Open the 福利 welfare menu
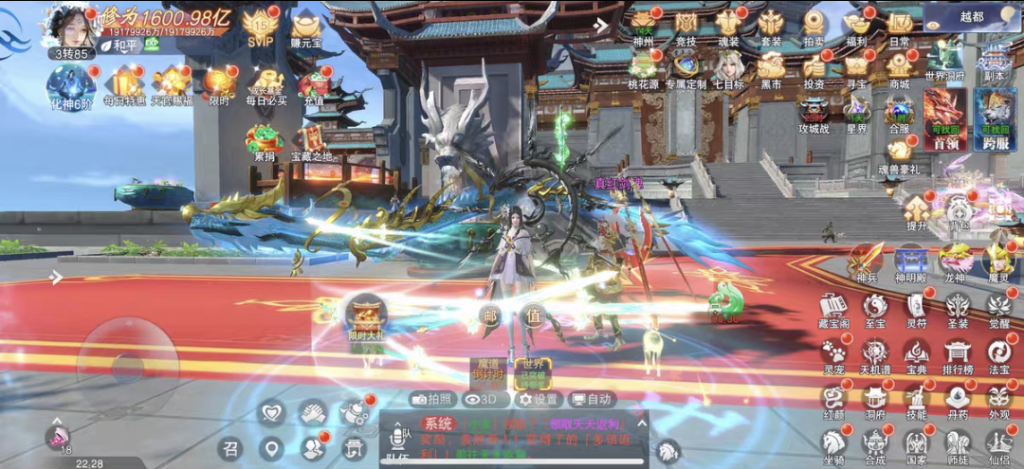1024x469 pixels. tap(856, 23)
